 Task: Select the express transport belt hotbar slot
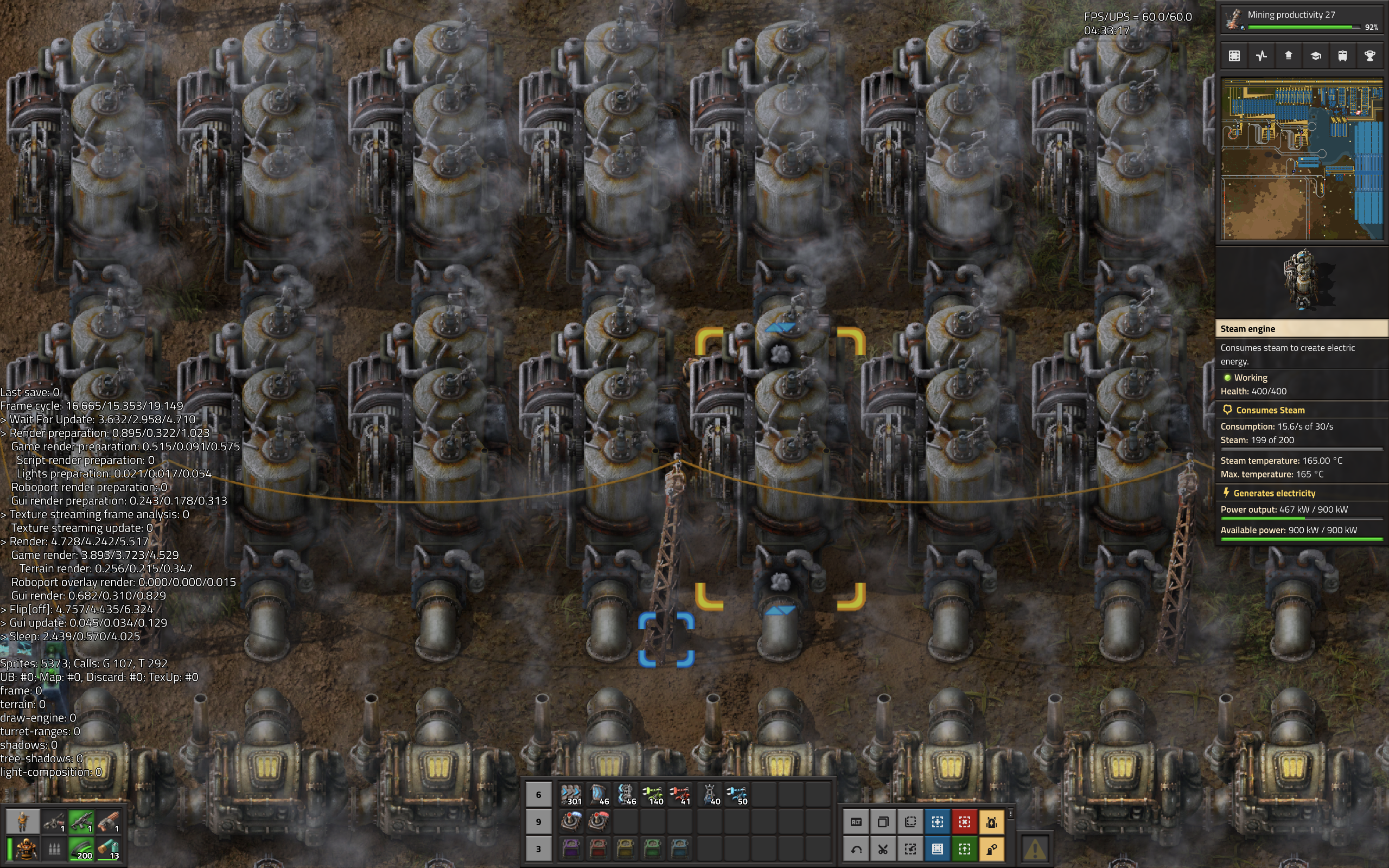point(571,795)
